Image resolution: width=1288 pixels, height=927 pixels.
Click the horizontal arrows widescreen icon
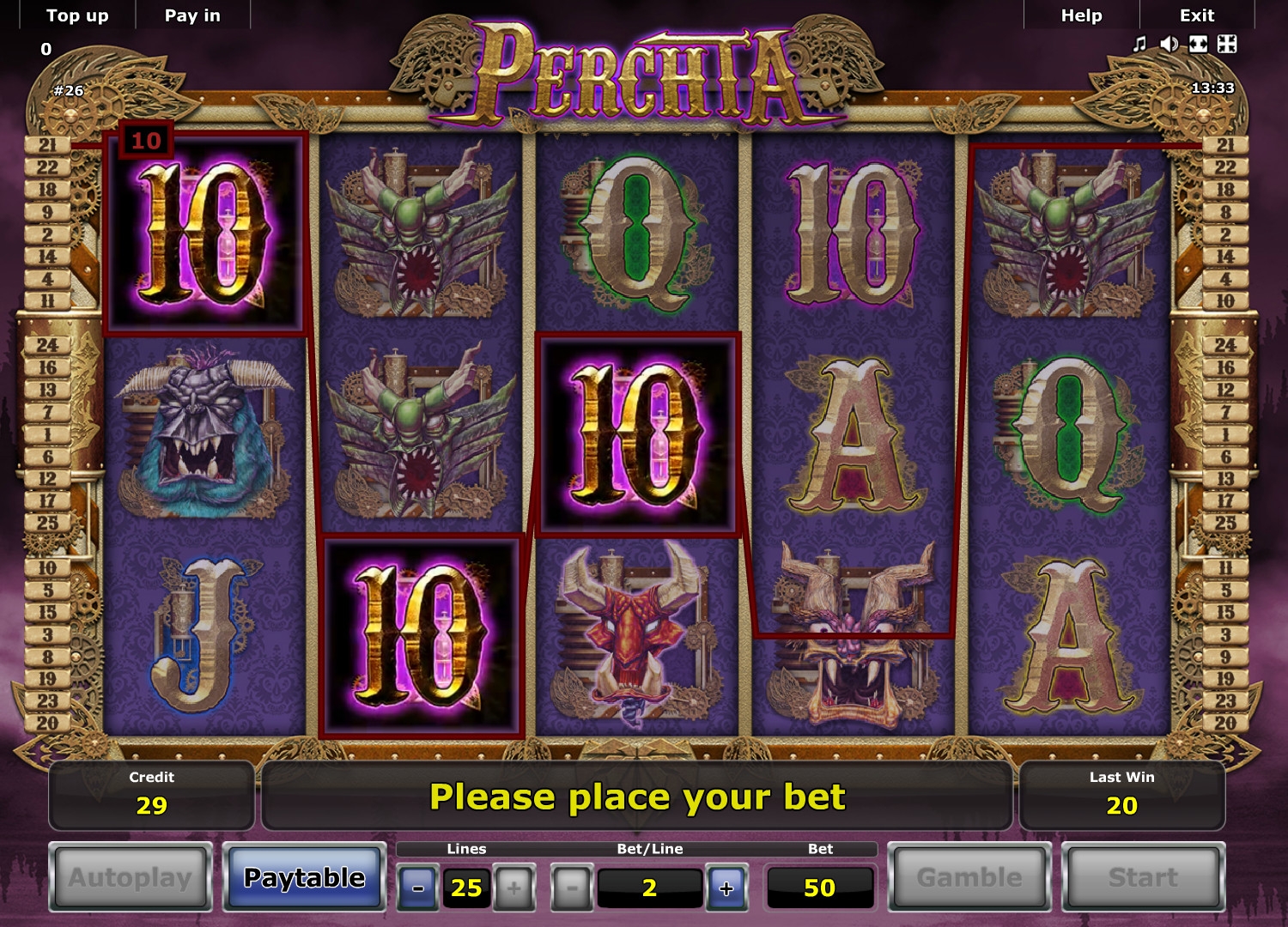coord(1198,44)
